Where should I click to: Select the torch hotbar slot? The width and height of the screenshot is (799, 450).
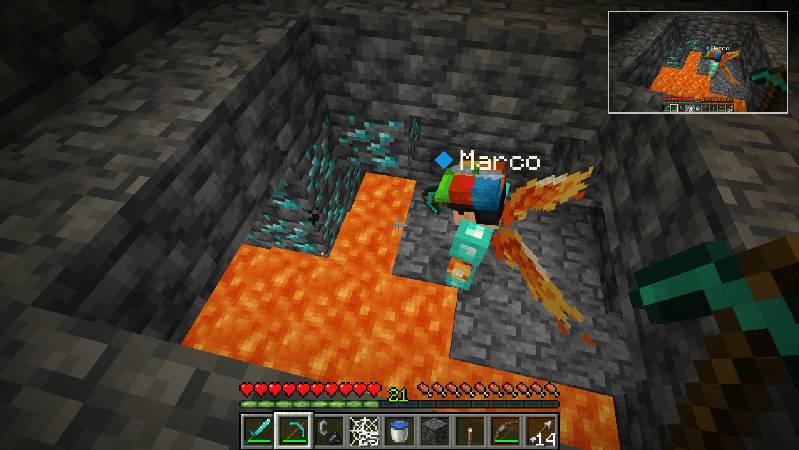(468, 431)
